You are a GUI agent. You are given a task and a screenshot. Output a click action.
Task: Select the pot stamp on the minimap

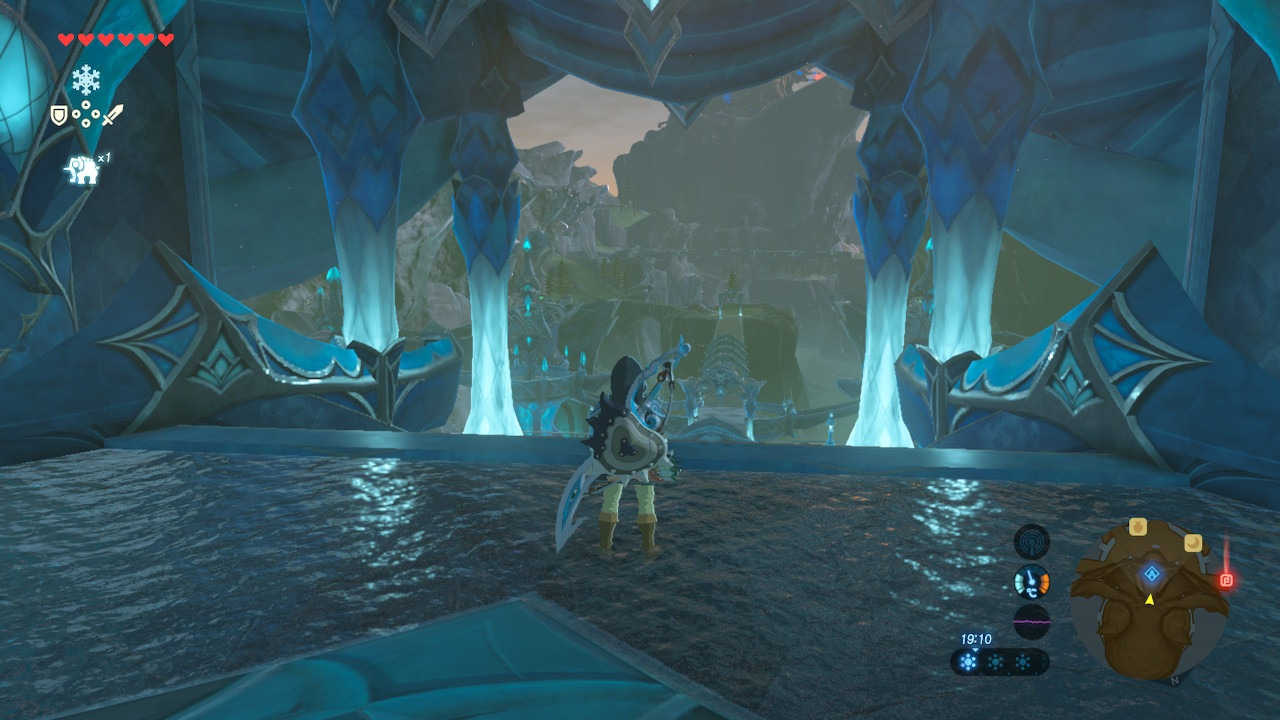[x=1138, y=526]
